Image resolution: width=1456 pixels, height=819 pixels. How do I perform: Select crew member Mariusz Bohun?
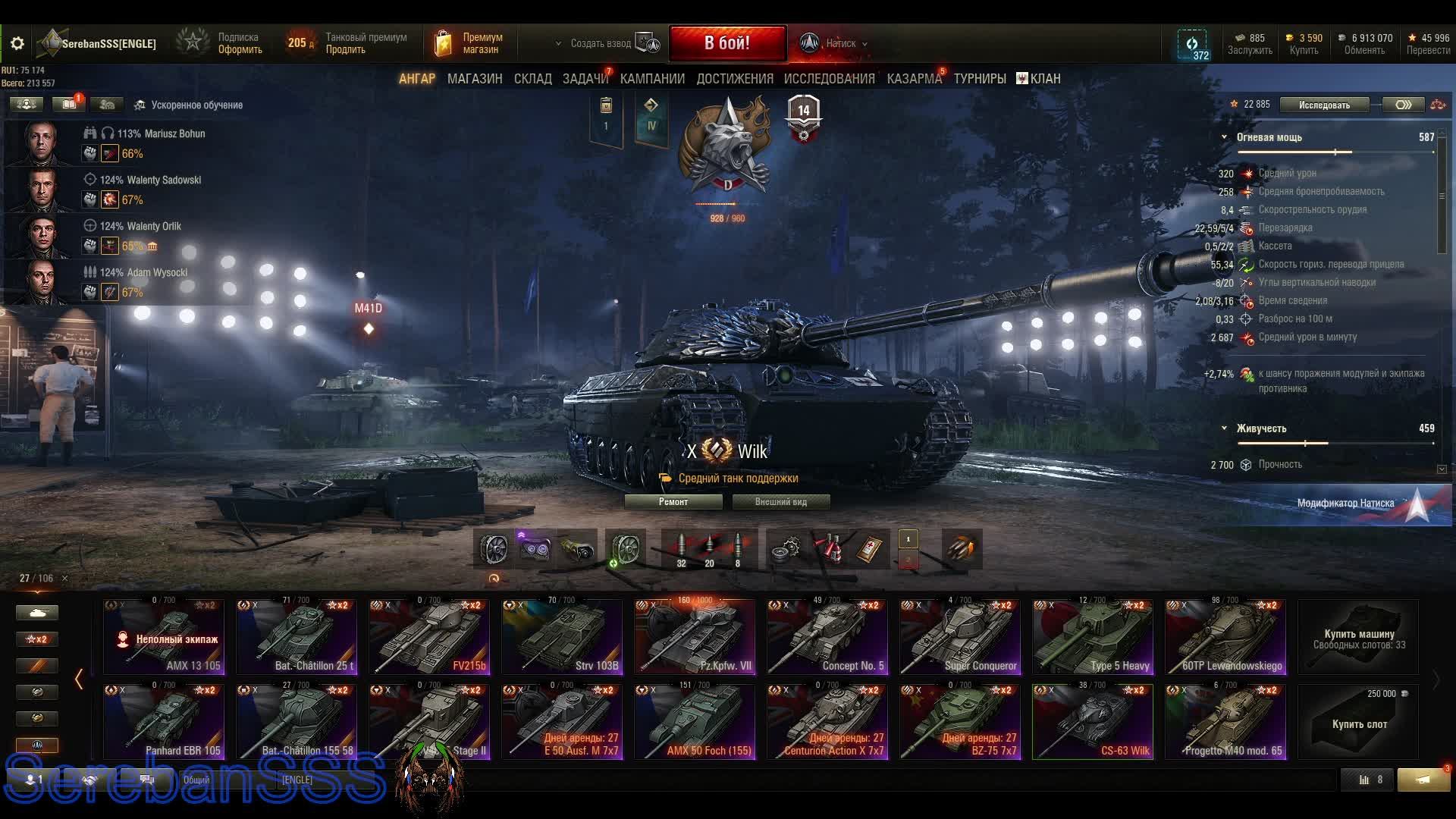point(161,134)
